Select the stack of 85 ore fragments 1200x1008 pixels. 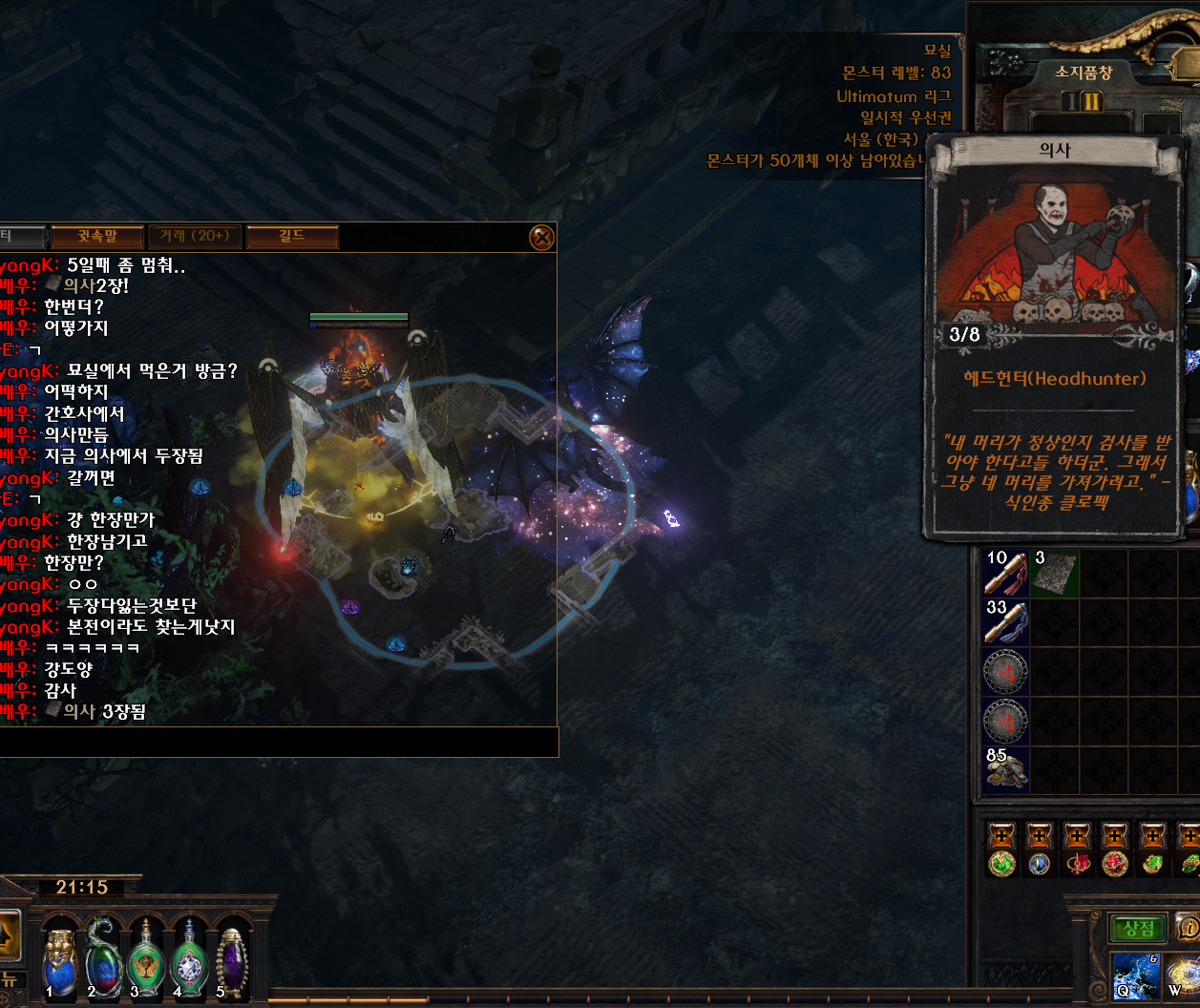point(1005,769)
